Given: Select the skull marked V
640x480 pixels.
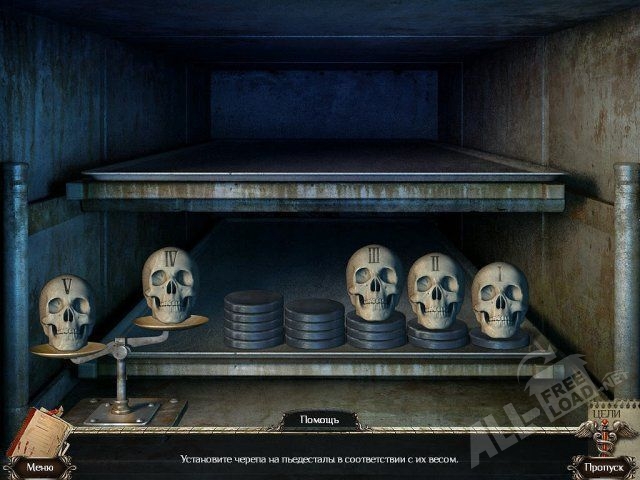Looking at the screenshot, I should coord(66,311).
